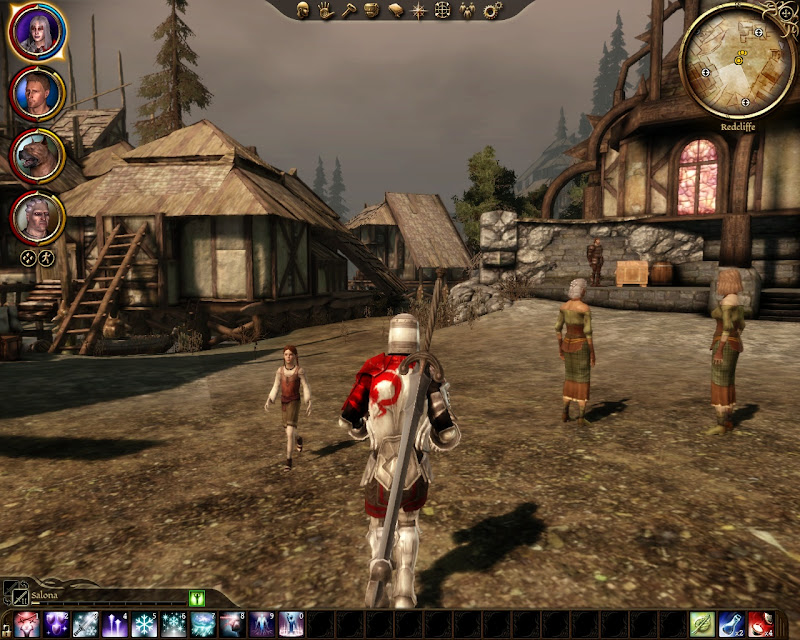Select the grey-haired elder party portrait

[x=38, y=216]
